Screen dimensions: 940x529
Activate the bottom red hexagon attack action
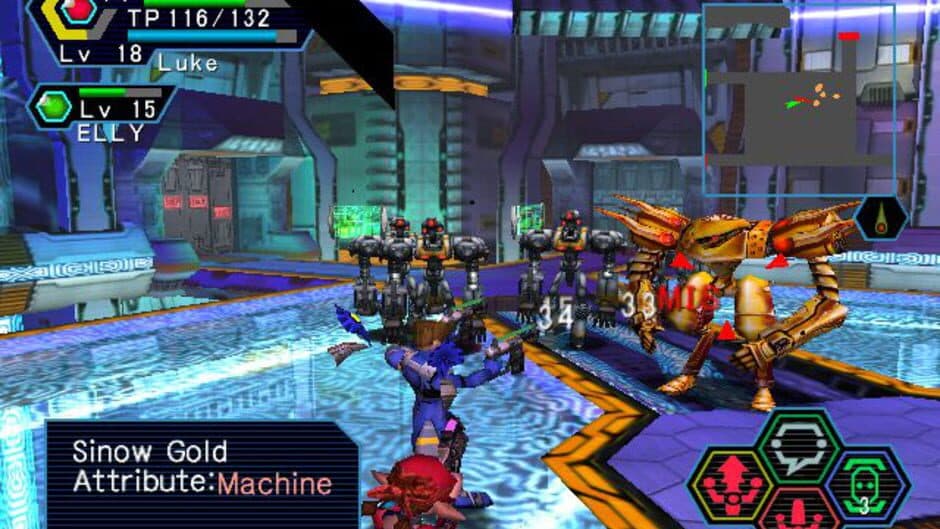click(798, 513)
